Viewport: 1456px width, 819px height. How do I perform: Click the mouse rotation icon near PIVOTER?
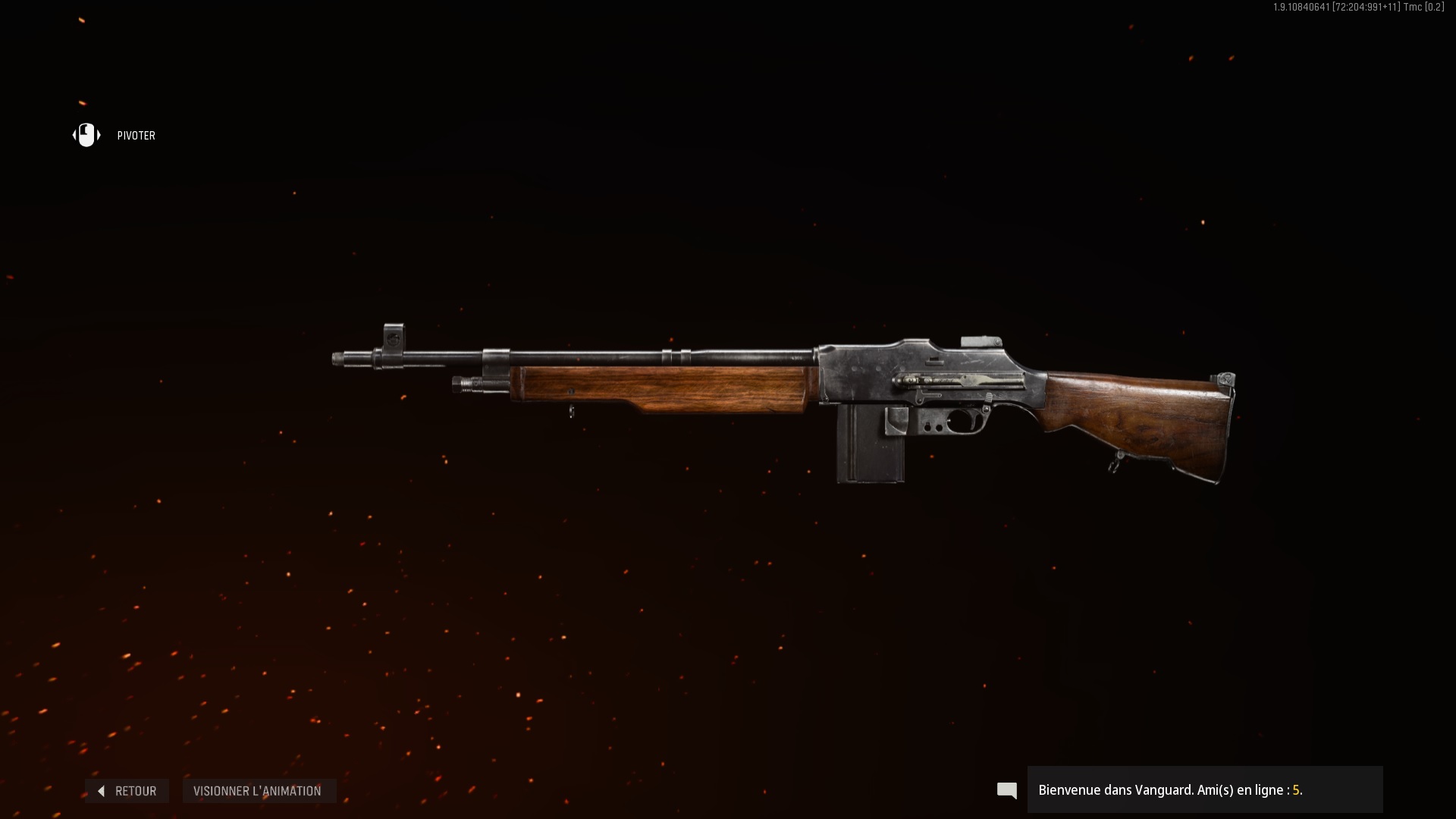pos(86,135)
